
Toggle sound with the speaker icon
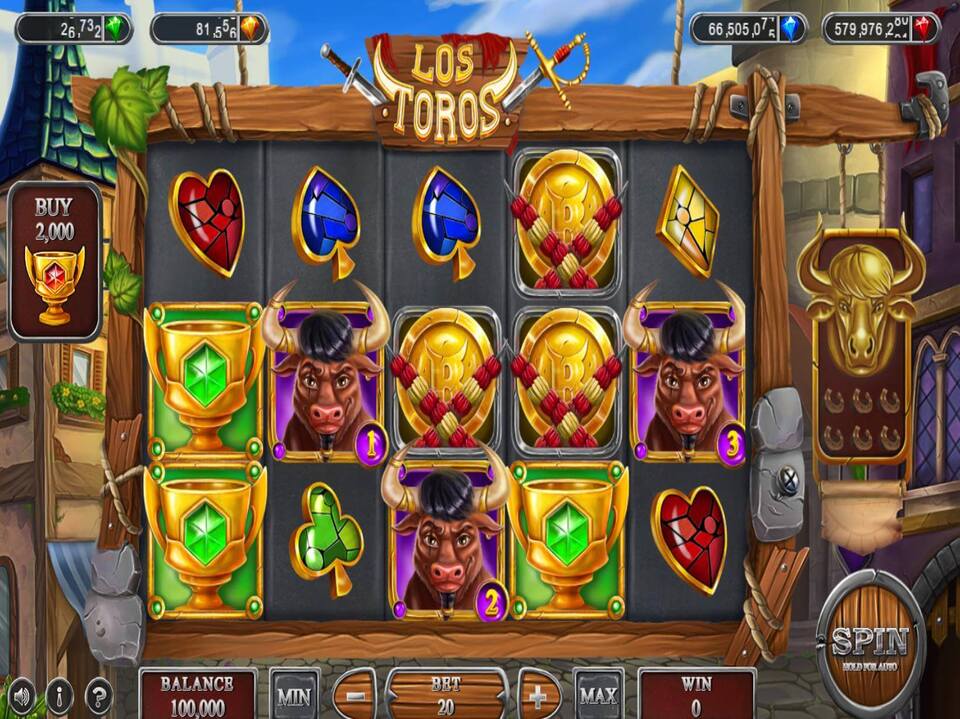pyautogui.click(x=21, y=694)
